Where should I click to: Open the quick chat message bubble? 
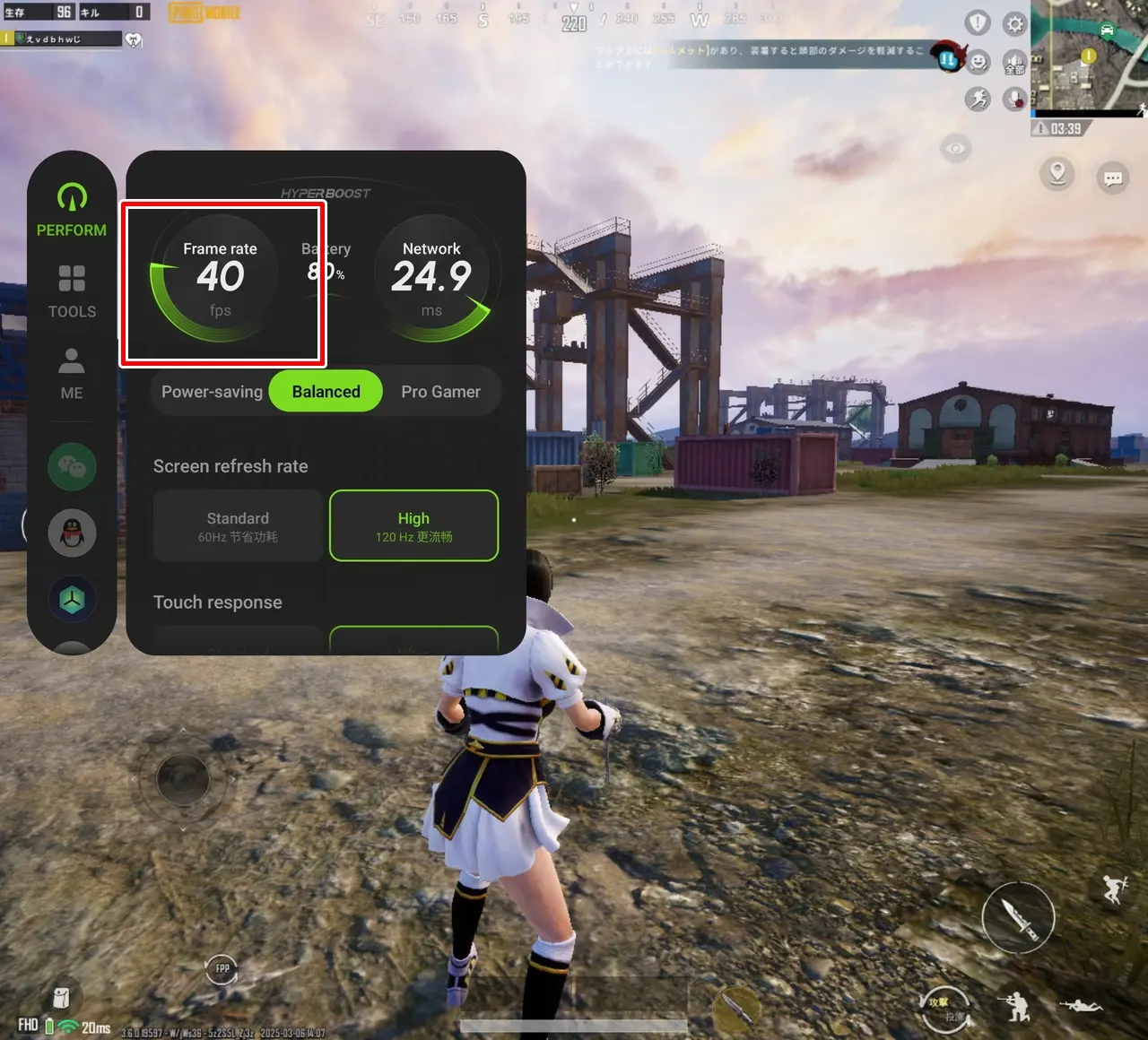click(x=1113, y=178)
